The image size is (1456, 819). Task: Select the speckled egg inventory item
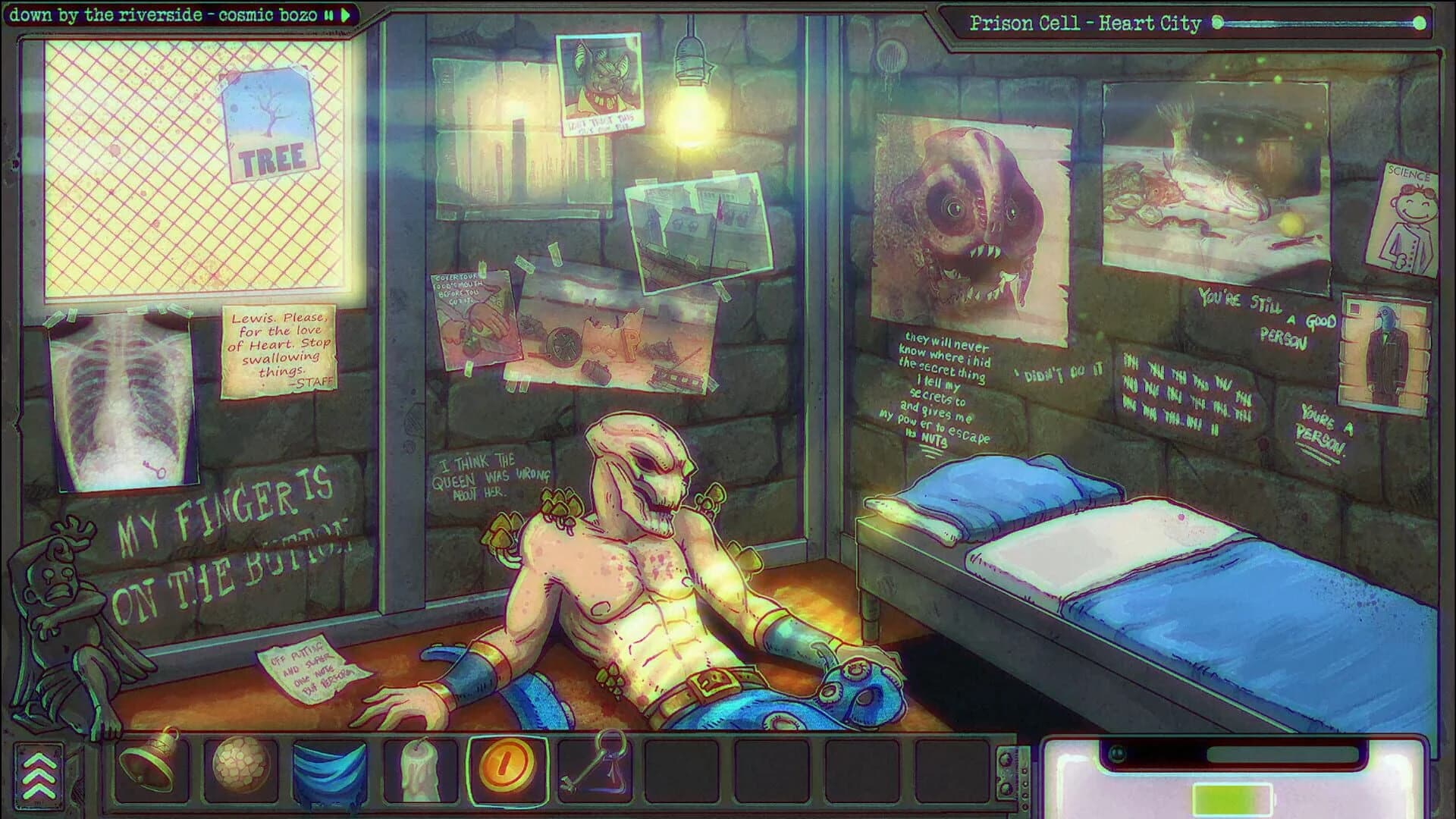click(240, 769)
